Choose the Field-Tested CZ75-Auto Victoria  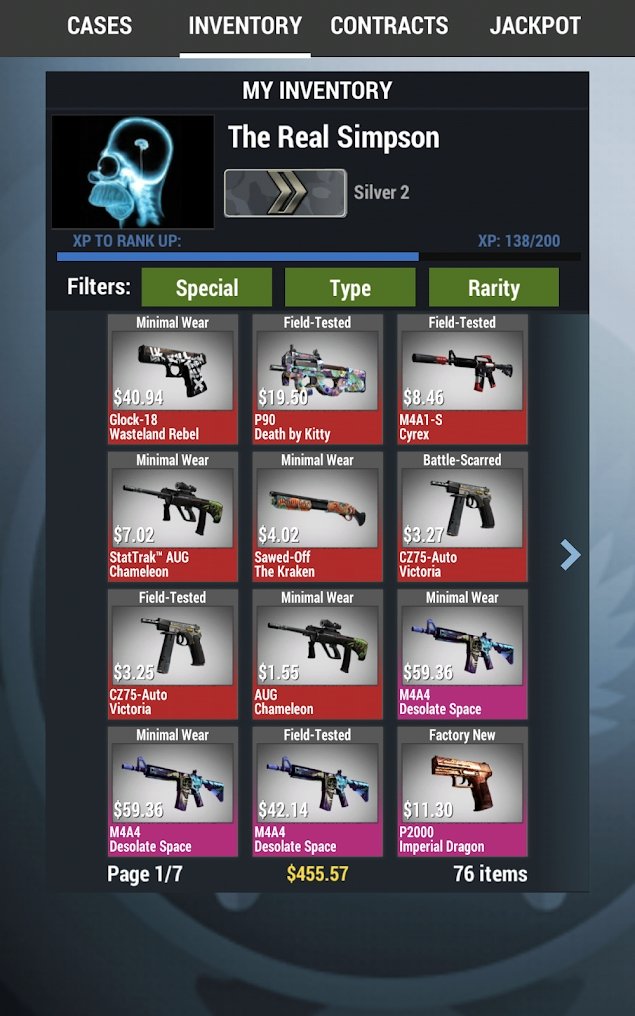tap(173, 655)
